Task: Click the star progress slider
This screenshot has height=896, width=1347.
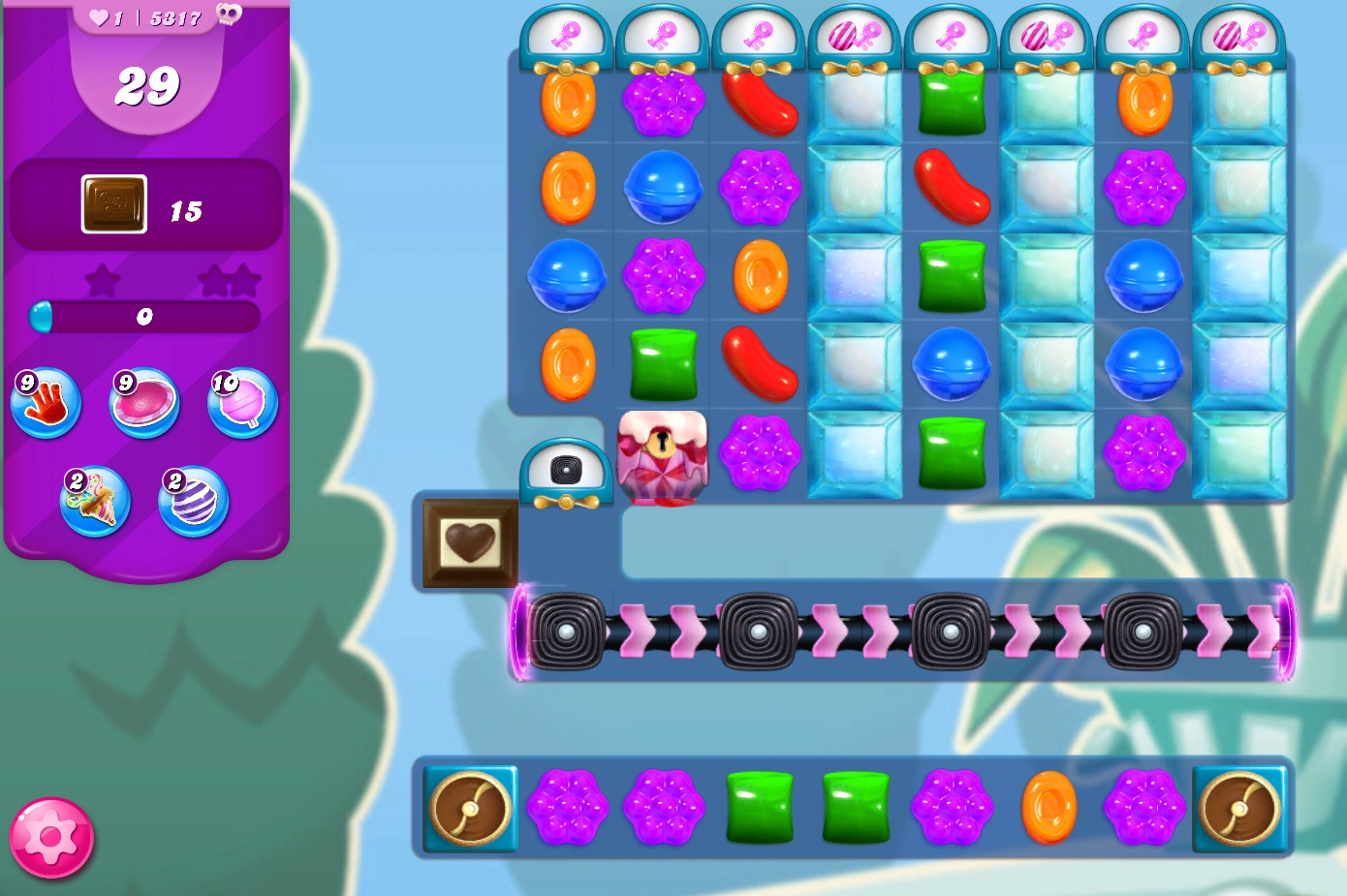Action: 145,317
